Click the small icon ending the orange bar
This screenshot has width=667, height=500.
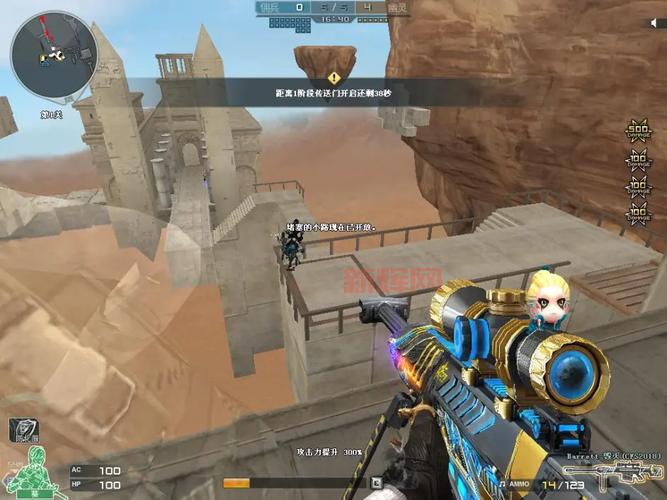point(376,482)
